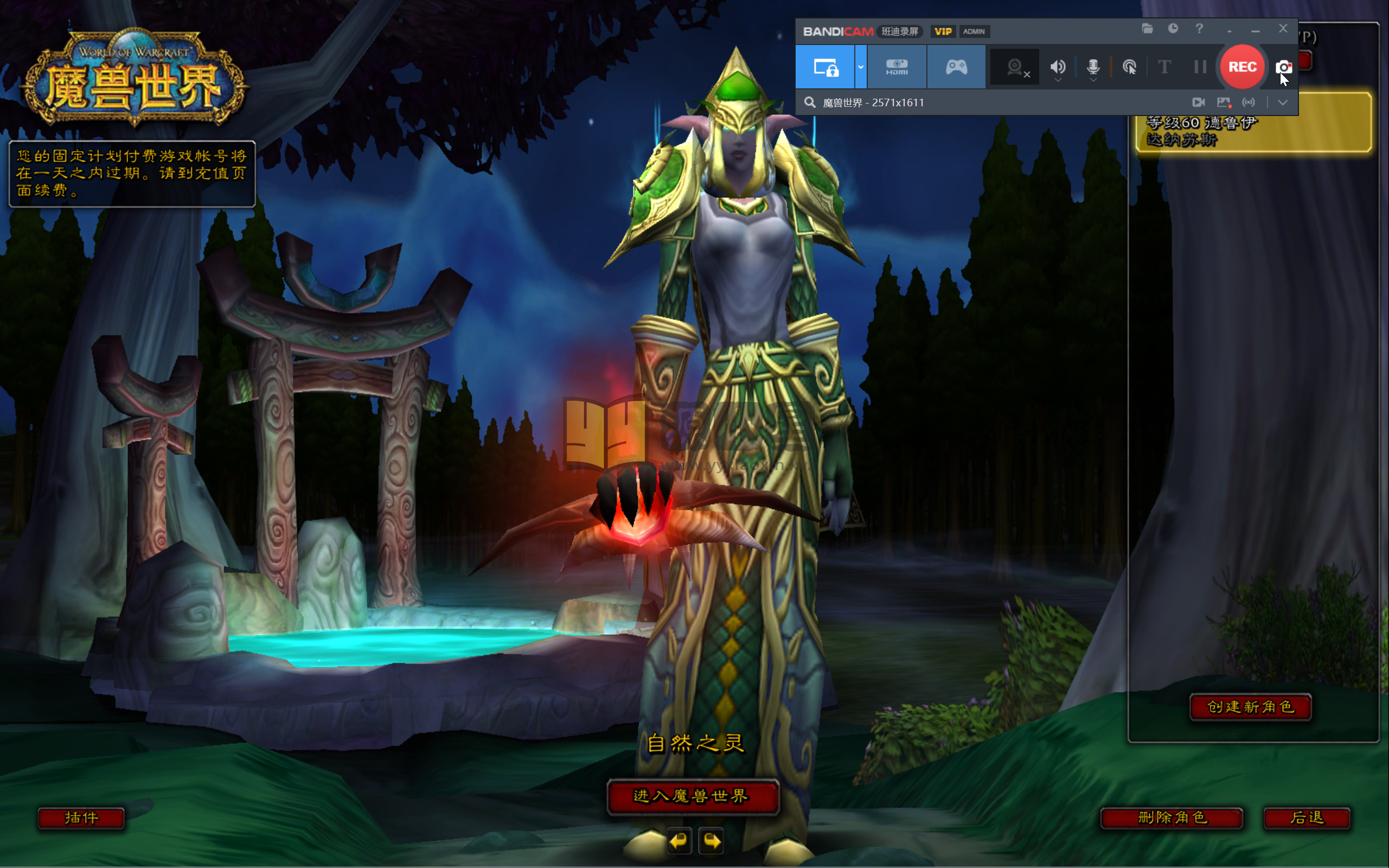Choose 删除角色 to delete the character
Viewport: 1389px width, 868px height.
coord(1172,818)
